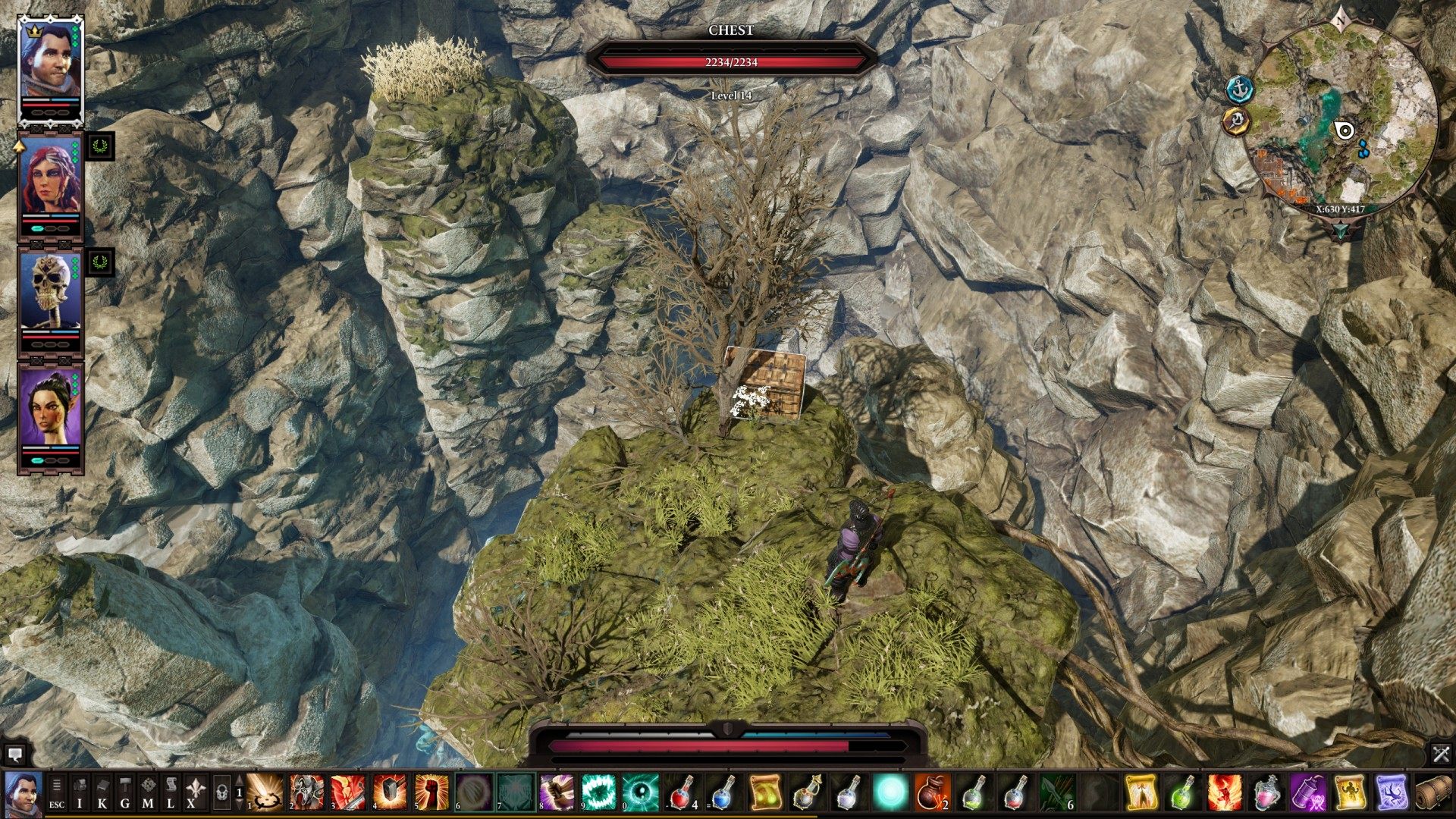The image size is (1456, 819).
Task: Use the raised red fist skill
Action: click(x=431, y=792)
